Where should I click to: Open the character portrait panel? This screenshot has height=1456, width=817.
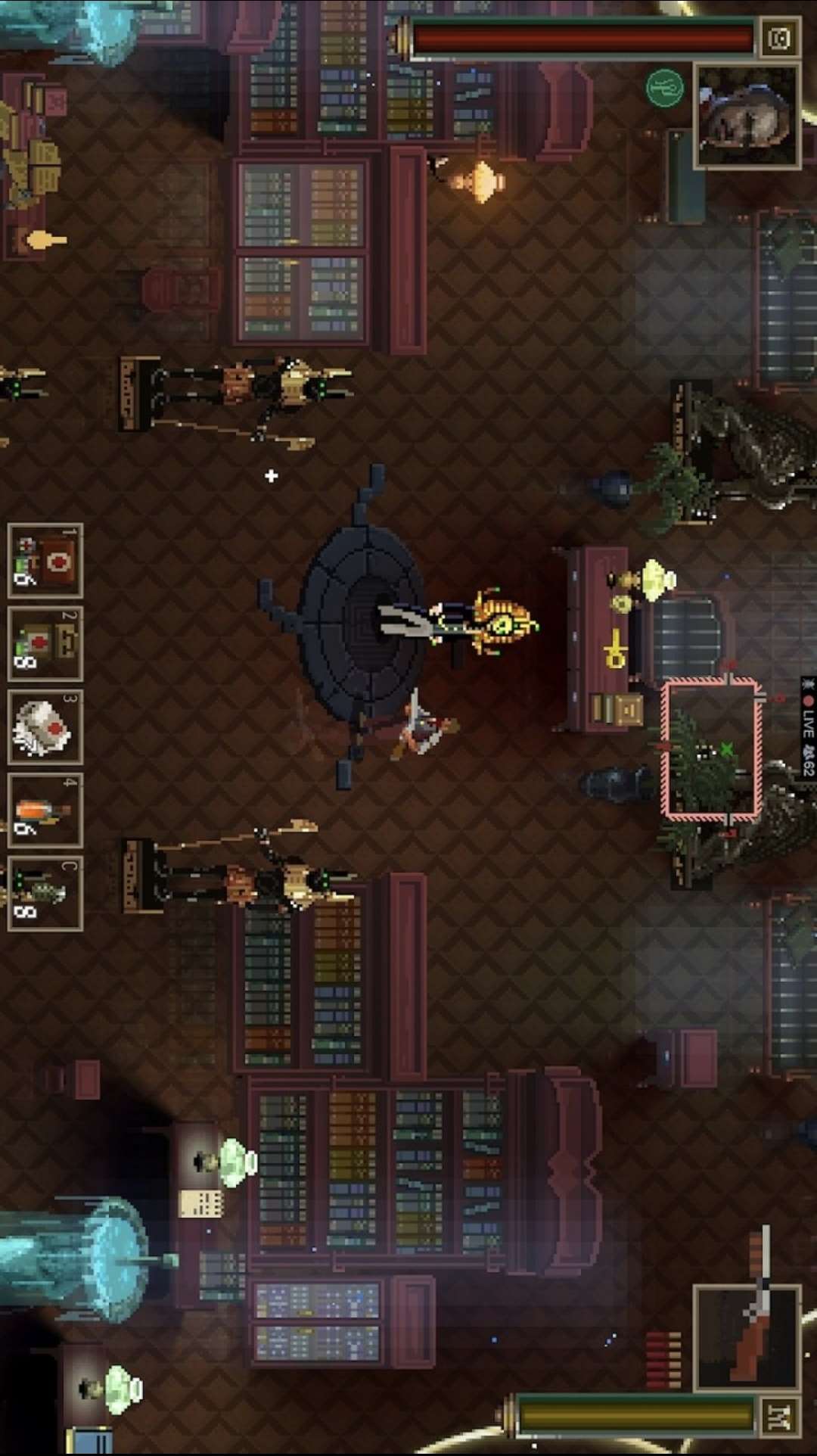click(x=747, y=116)
